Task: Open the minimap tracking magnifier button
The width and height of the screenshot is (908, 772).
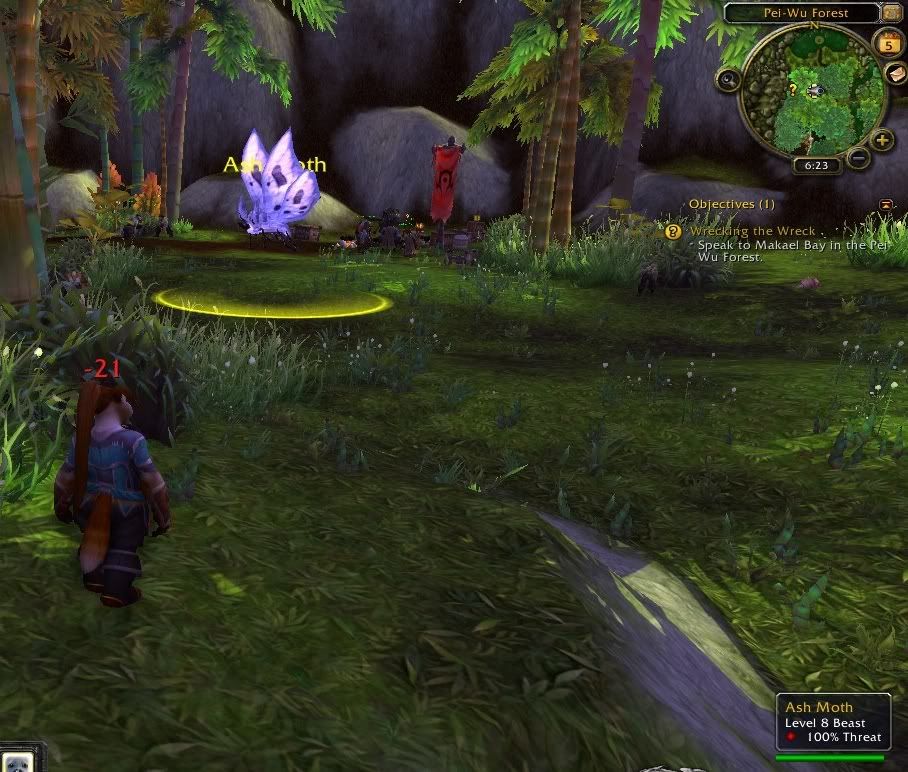Action: pyautogui.click(x=728, y=79)
